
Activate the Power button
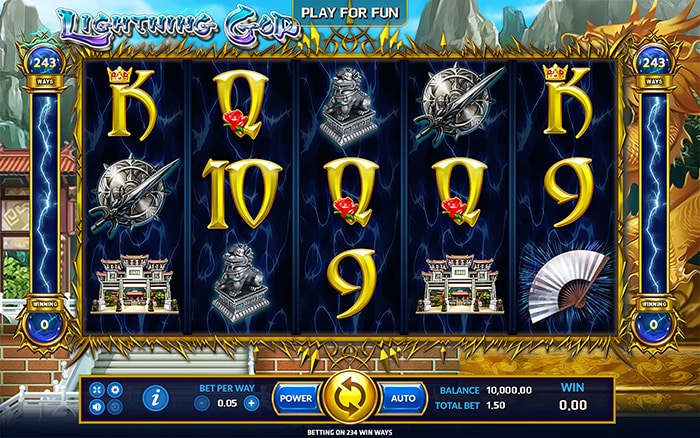coord(296,397)
